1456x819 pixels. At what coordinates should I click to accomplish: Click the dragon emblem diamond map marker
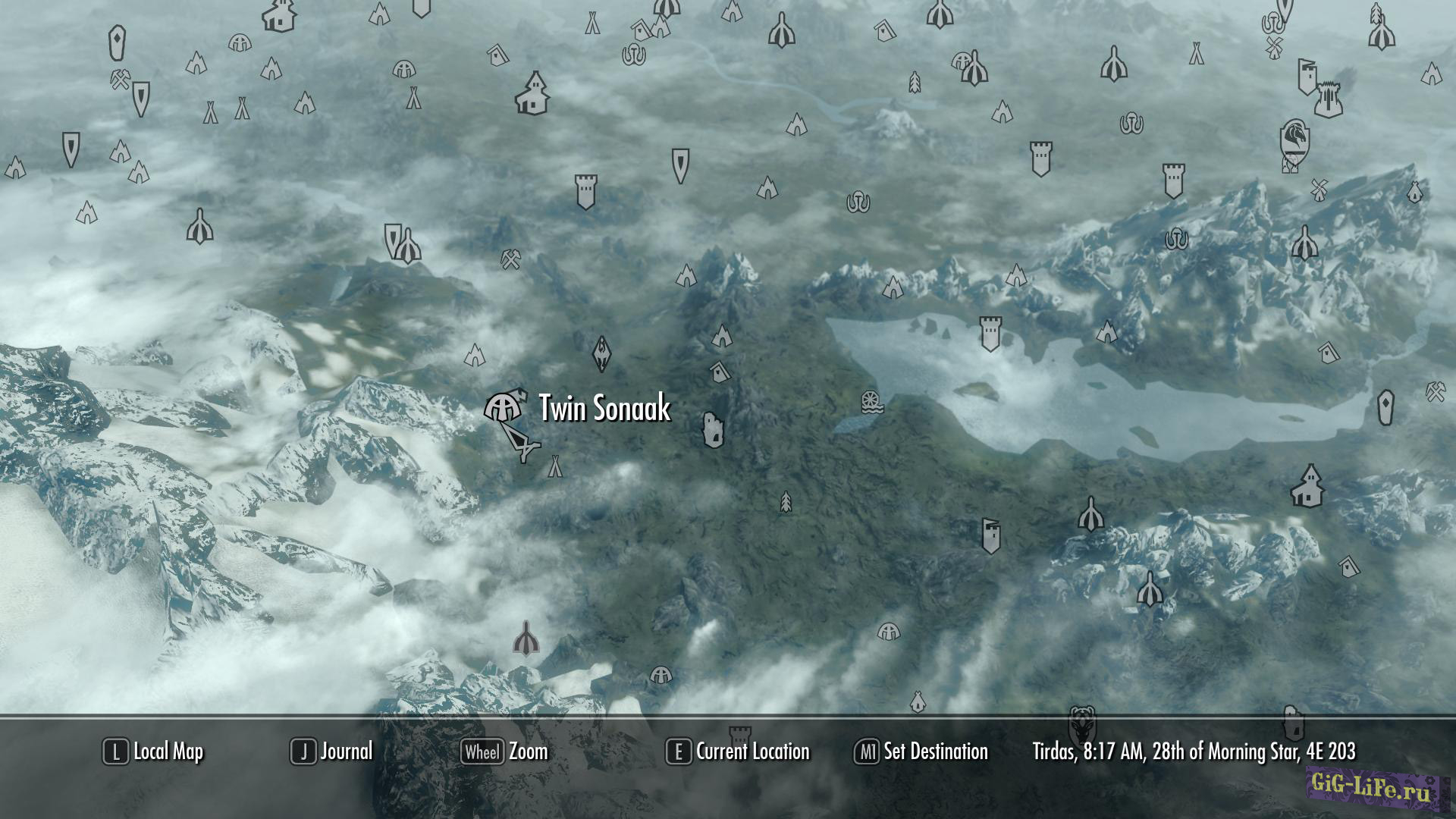coord(601,353)
